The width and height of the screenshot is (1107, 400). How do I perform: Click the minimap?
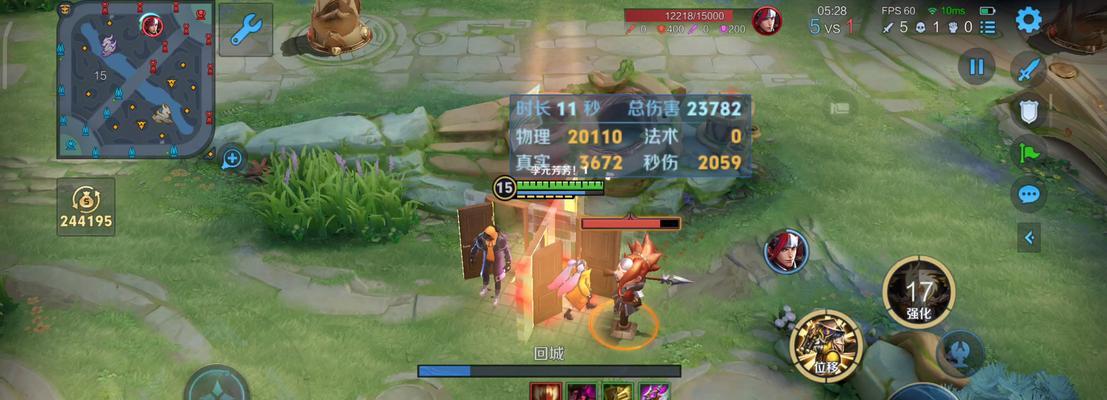[135, 80]
